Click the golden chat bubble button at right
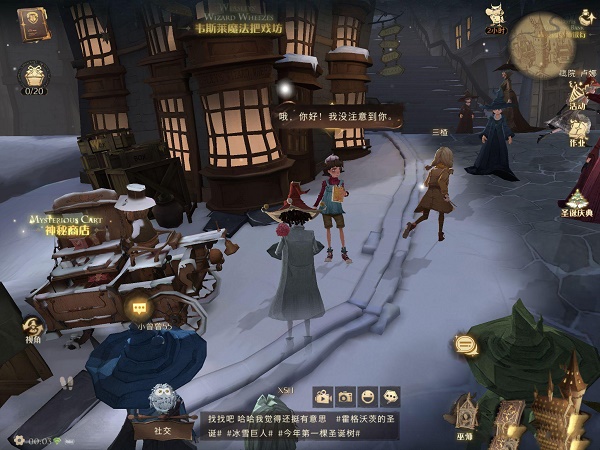This screenshot has width=600, height=450. 464,345
